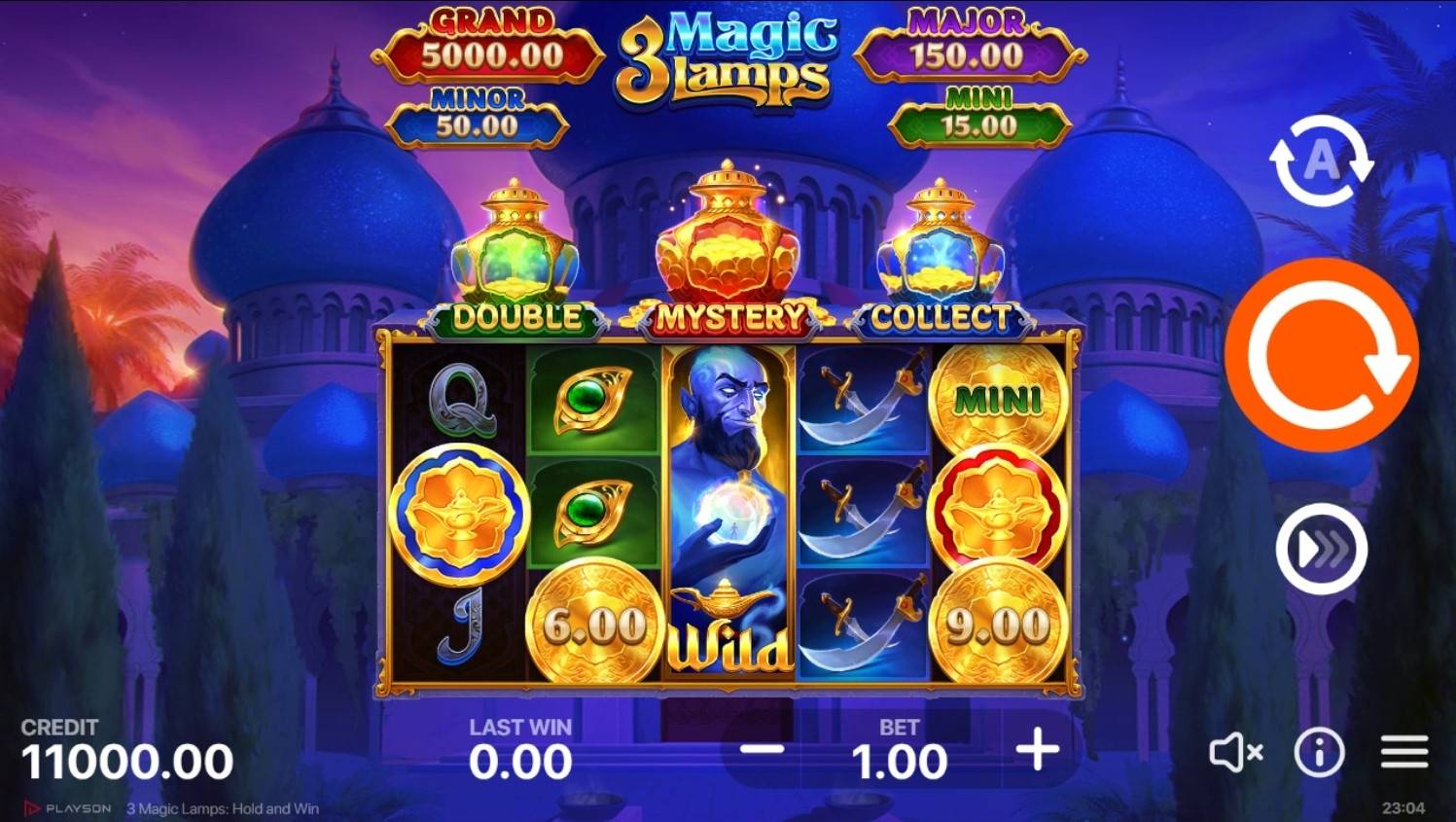This screenshot has width=1456, height=822.
Task: Toggle sound off using mute control
Action: coord(1235,750)
